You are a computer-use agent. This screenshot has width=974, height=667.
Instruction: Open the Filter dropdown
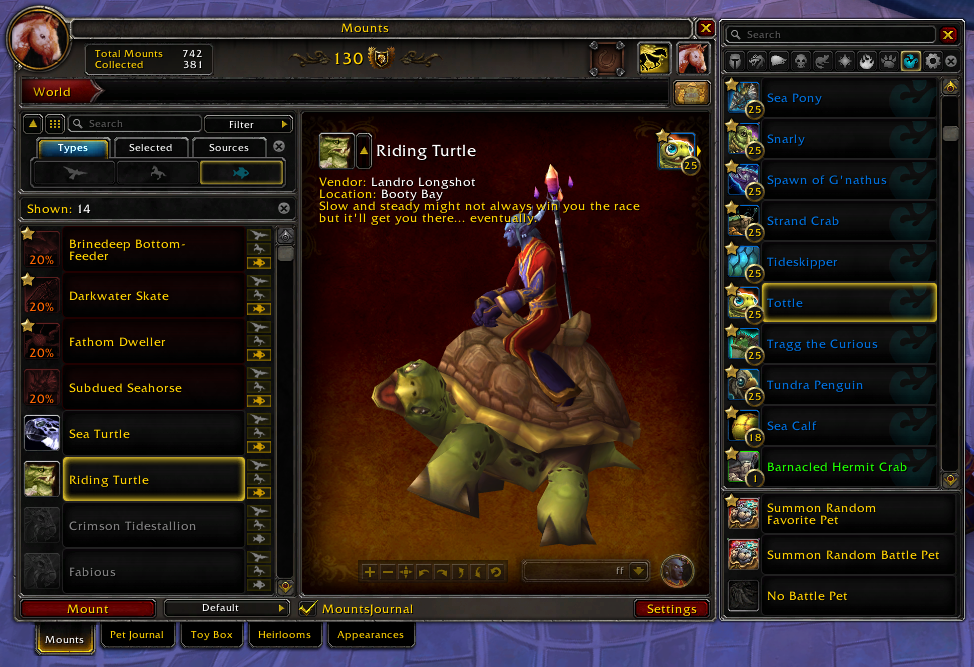coord(247,124)
